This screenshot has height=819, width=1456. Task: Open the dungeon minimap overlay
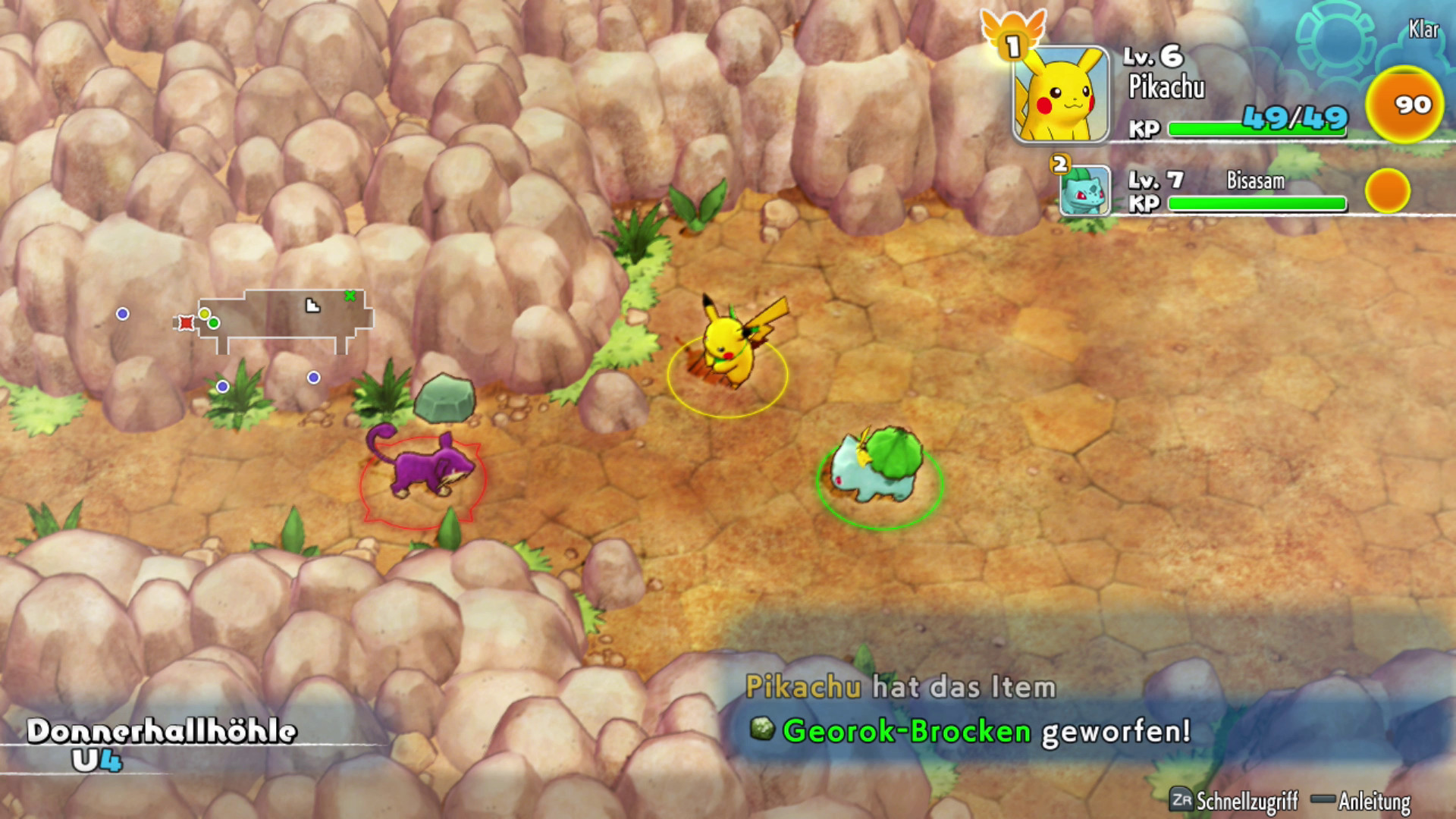[x=286, y=321]
